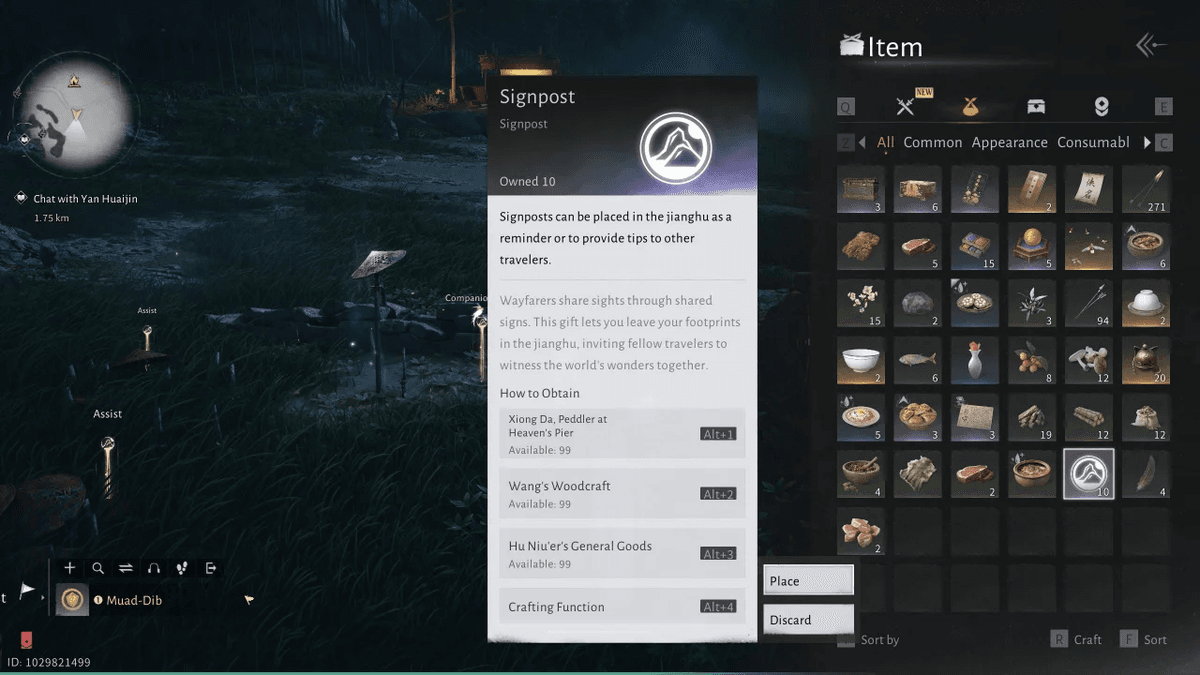
Task: Select the arrows stack of 271
Action: [x=1146, y=191]
